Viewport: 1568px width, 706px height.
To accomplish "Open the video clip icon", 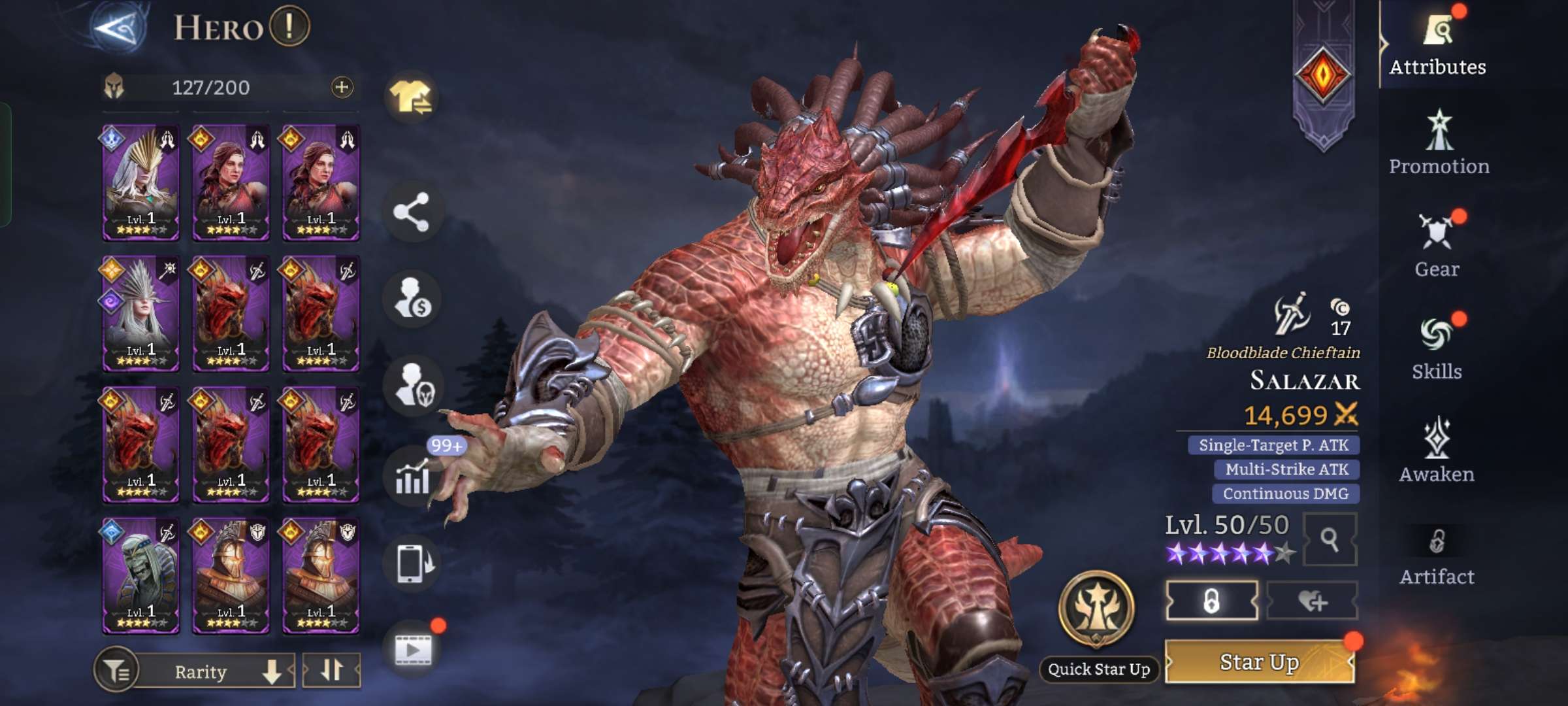I will pos(413,648).
